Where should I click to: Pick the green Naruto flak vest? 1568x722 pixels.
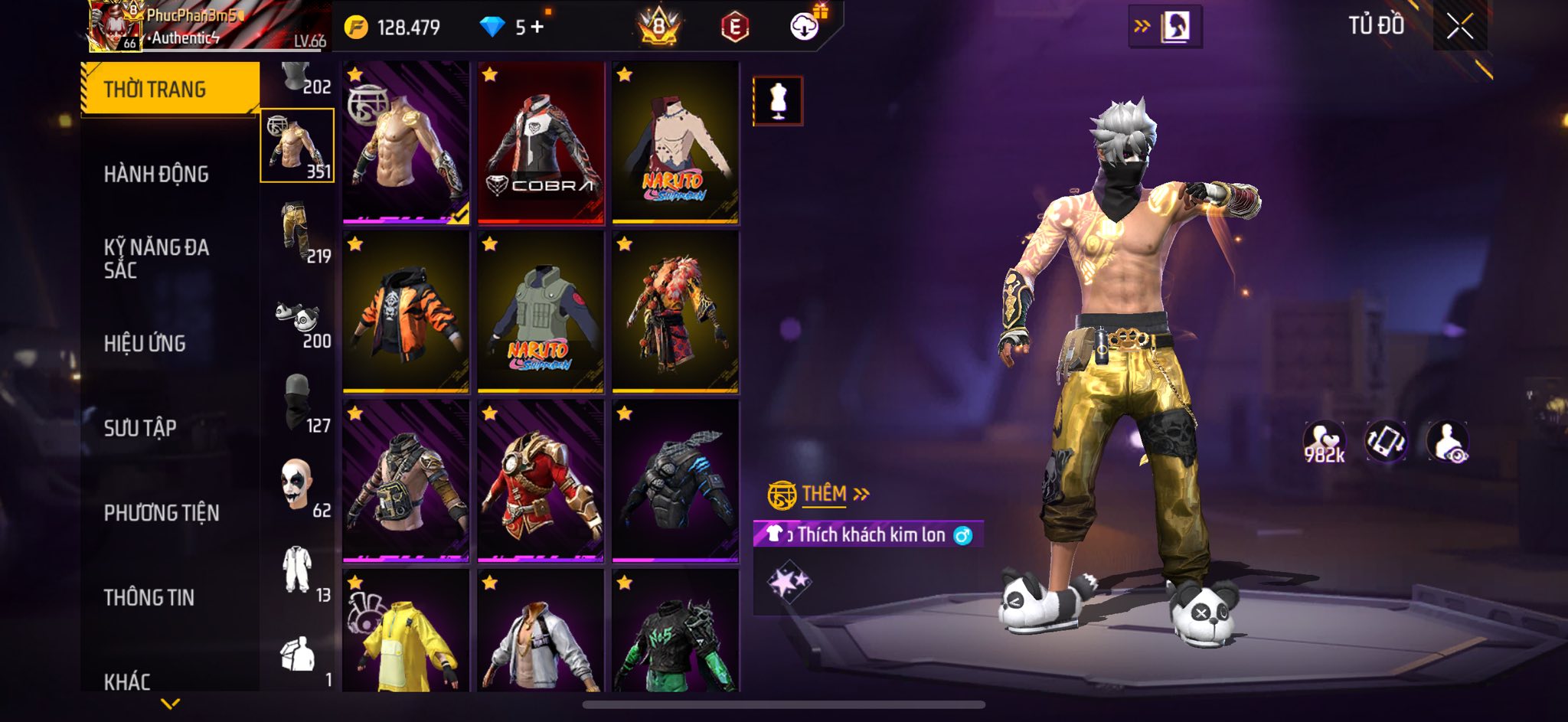pyautogui.click(x=541, y=312)
